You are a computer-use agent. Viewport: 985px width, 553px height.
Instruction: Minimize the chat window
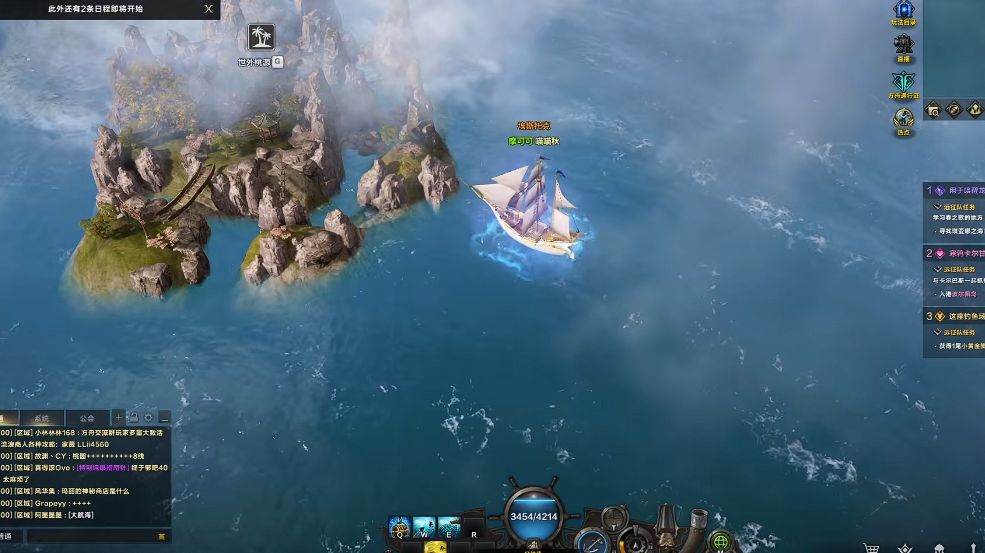tap(163, 417)
